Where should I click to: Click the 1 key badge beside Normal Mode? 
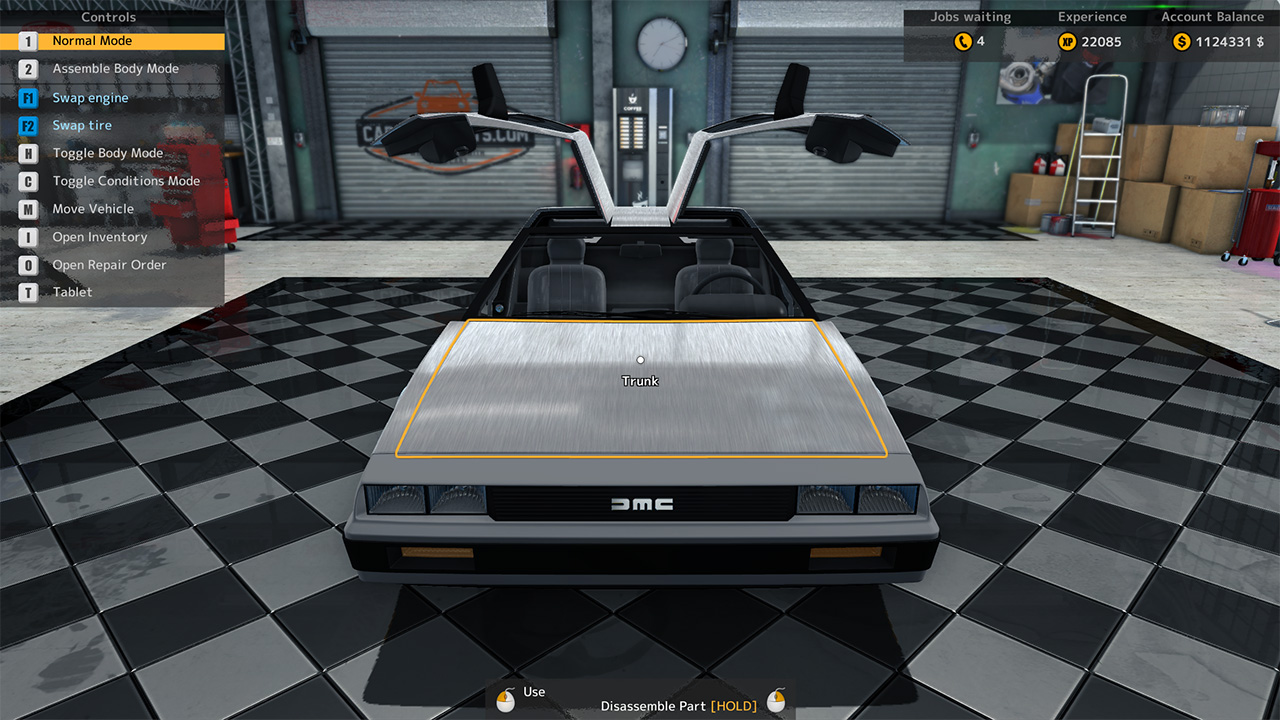coord(27,41)
